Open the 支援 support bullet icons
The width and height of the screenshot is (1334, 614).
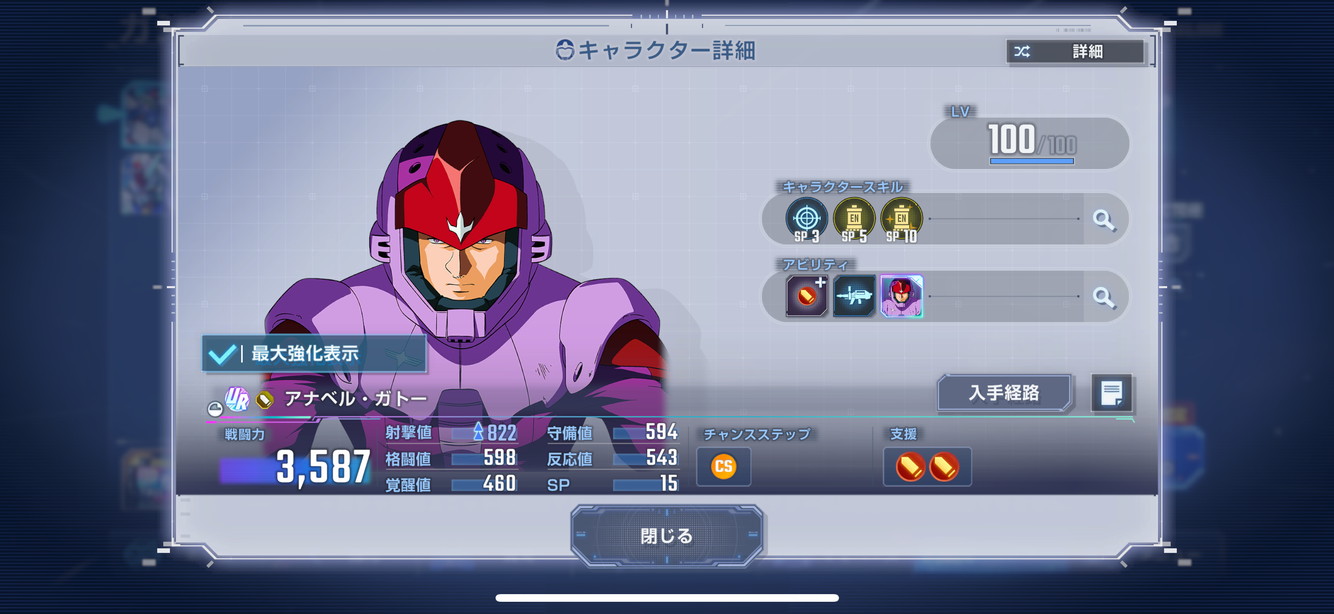point(927,467)
